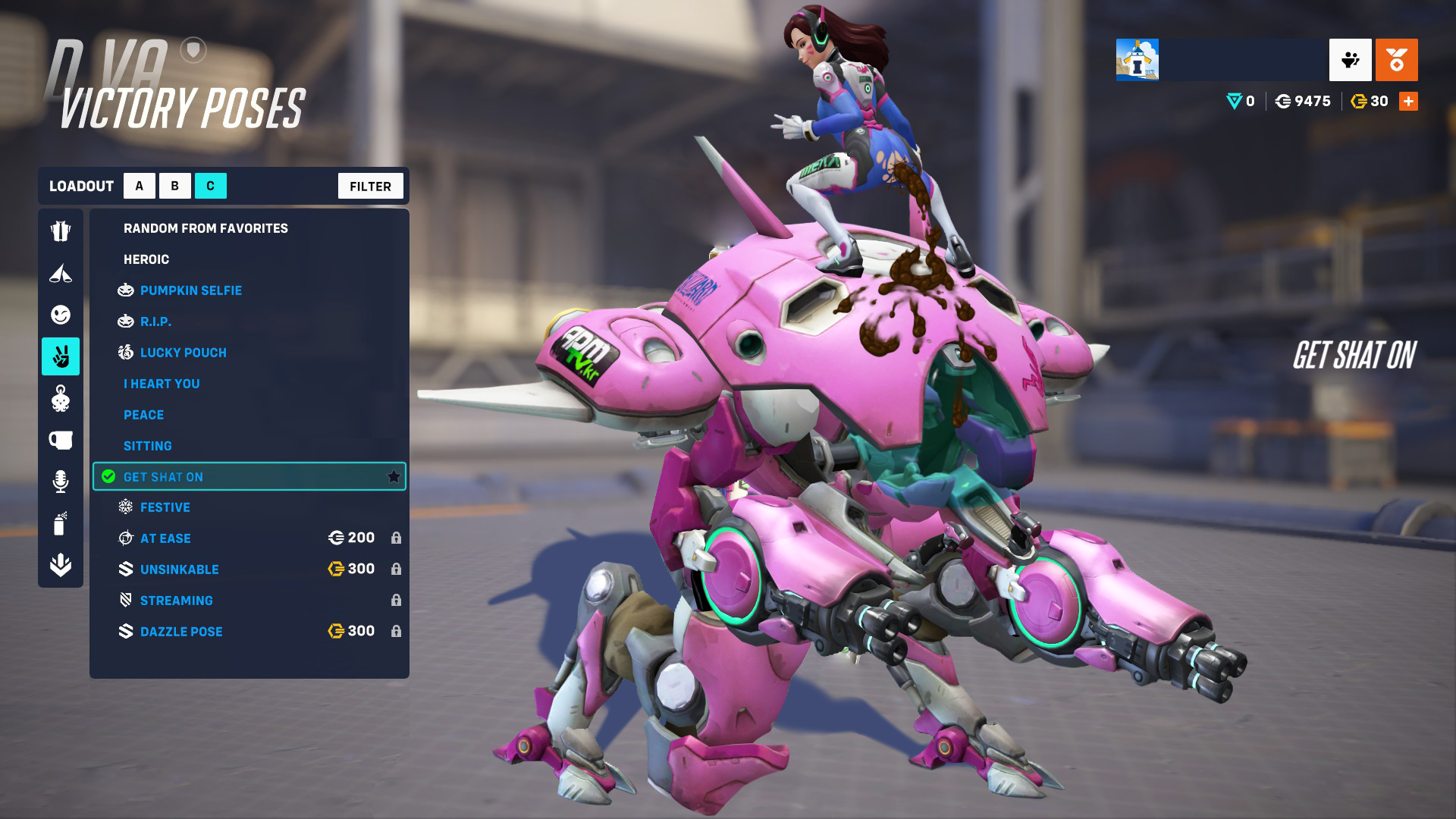The width and height of the screenshot is (1456, 819).
Task: Select the R.I.P. victory pose
Action: coord(155,322)
